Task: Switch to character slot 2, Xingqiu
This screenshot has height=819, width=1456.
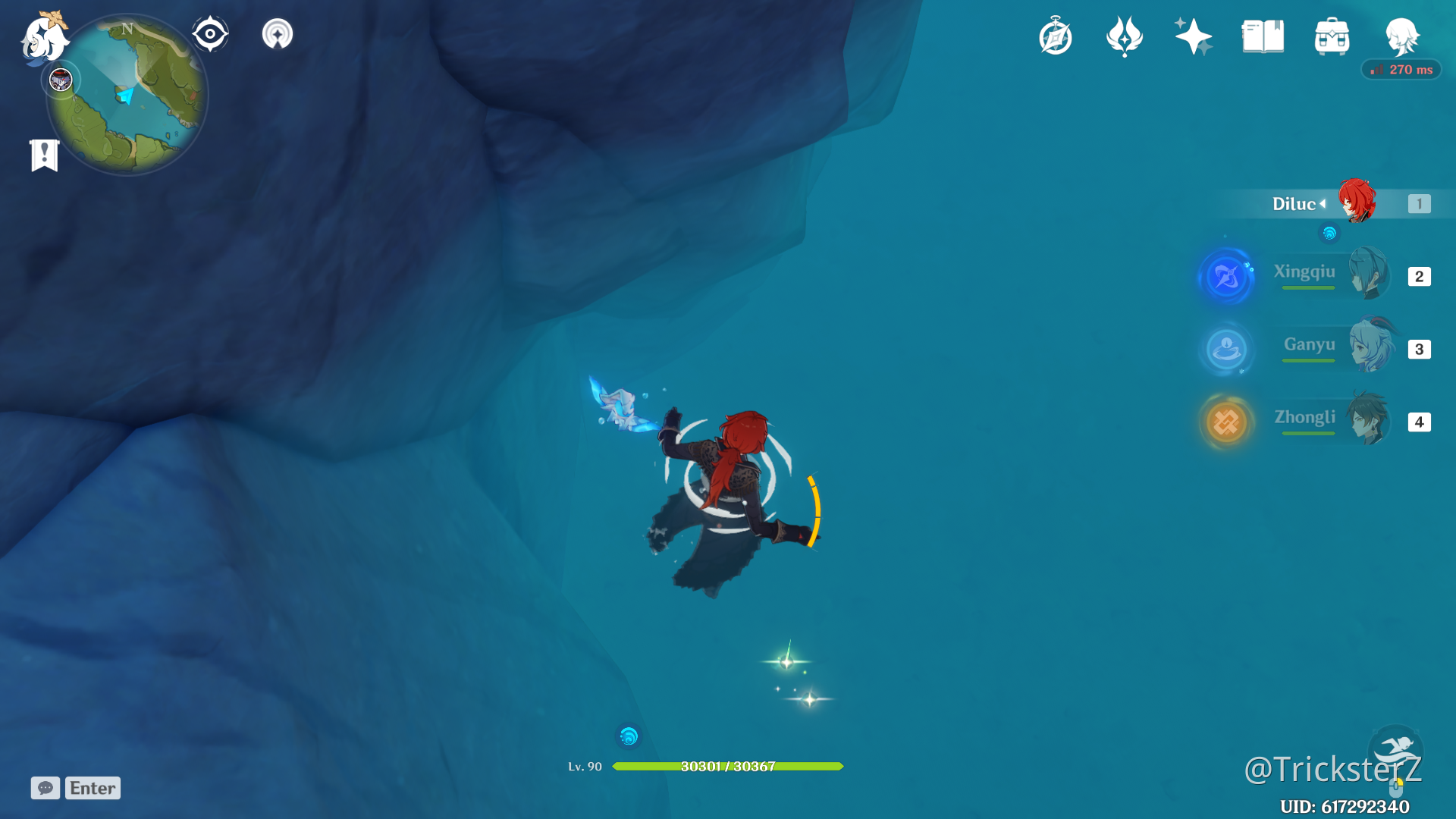Action: 1419,276
